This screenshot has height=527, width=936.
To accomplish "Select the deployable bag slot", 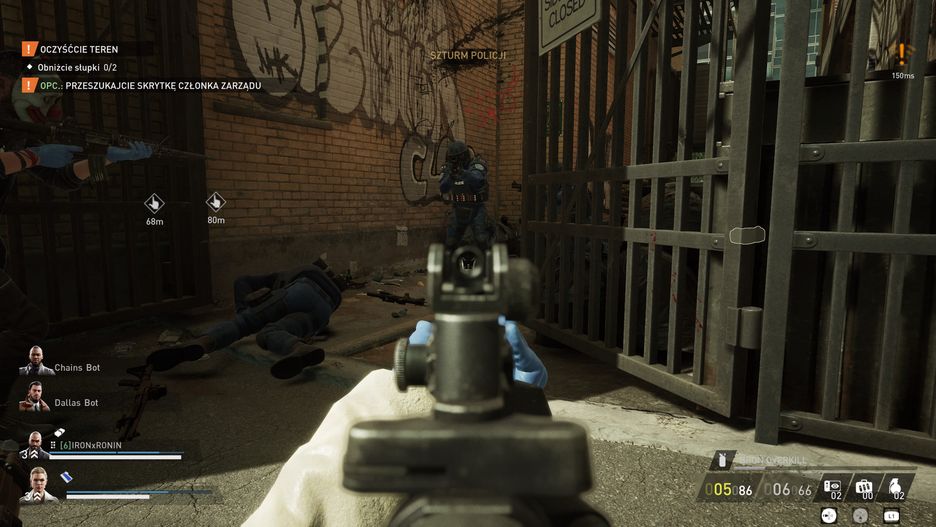I will [x=864, y=489].
